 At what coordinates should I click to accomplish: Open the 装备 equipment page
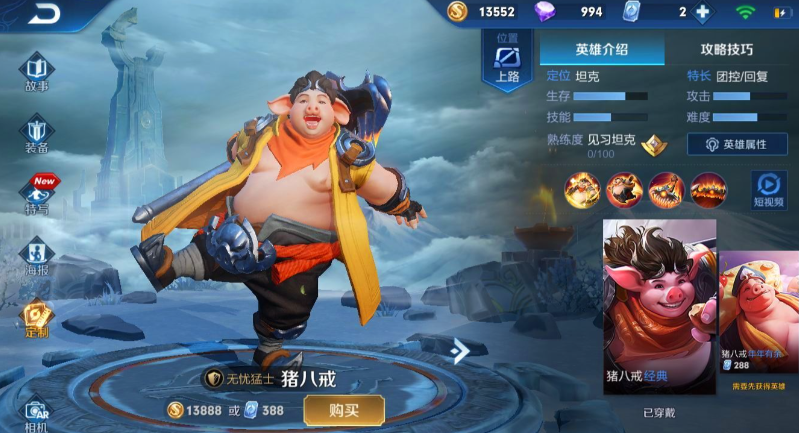37,135
